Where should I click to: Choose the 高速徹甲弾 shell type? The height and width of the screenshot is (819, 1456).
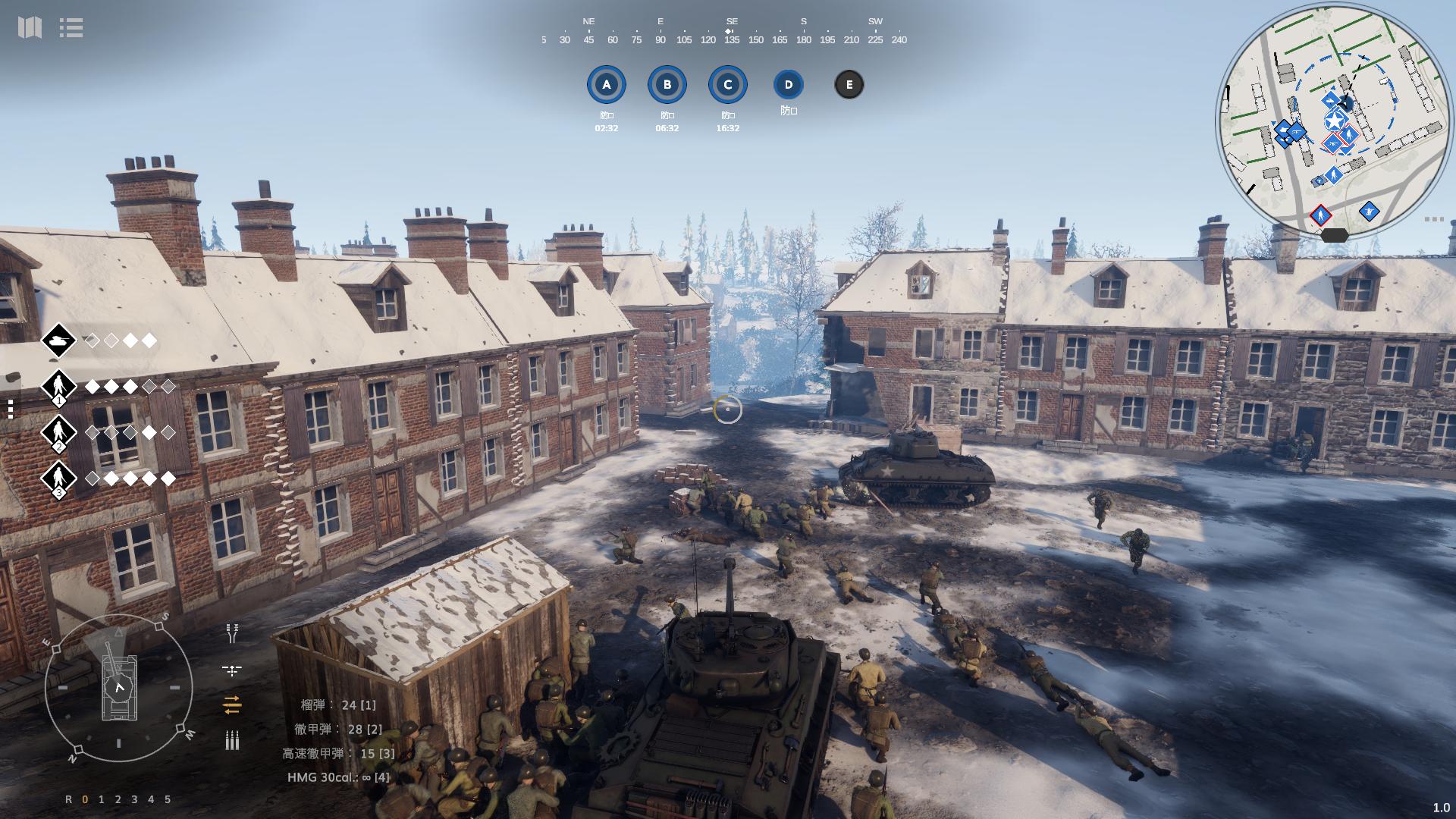(x=338, y=754)
